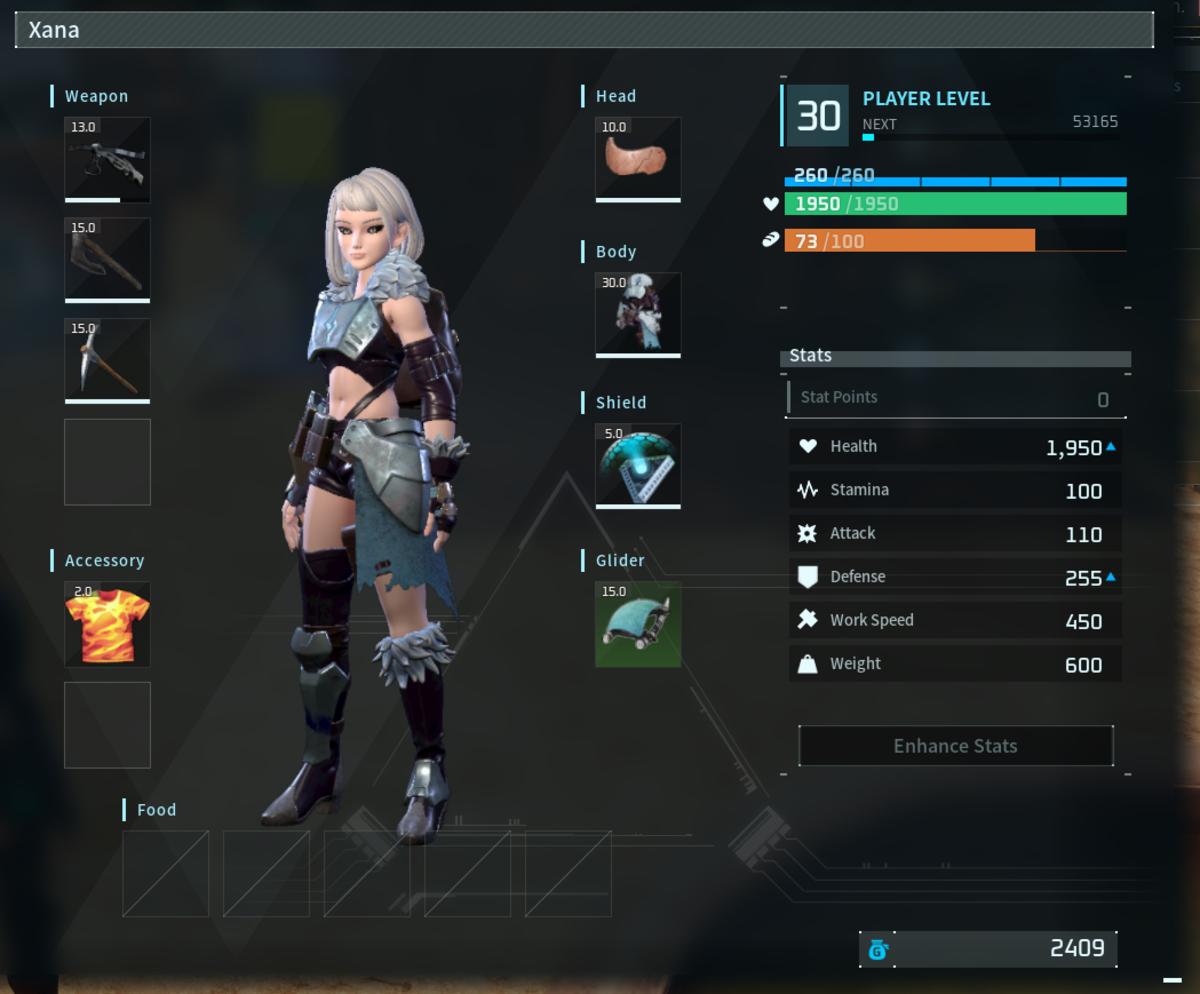
Task: Select the Stamina stat row
Action: click(955, 490)
